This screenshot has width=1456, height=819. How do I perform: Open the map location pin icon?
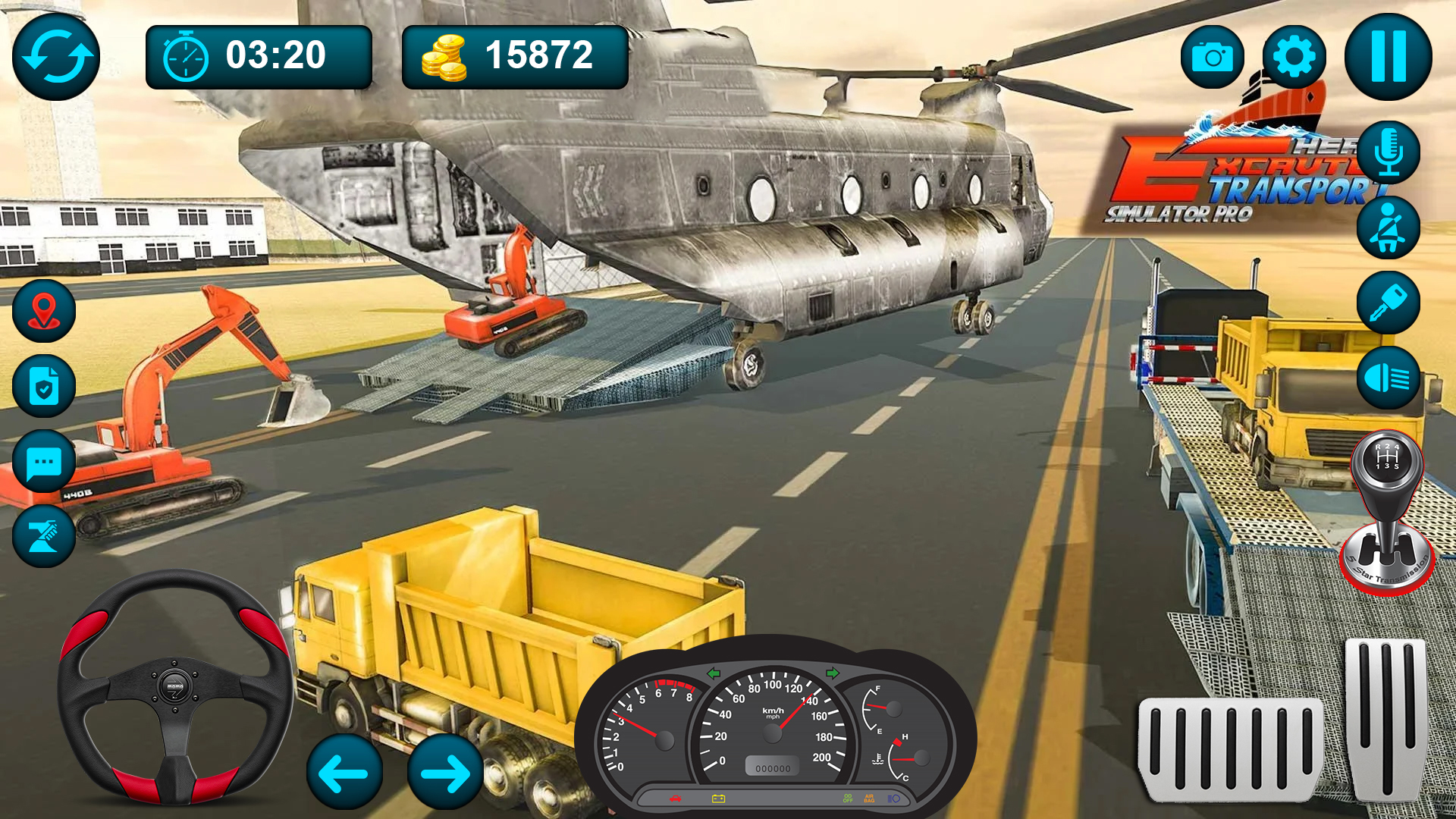[43, 309]
